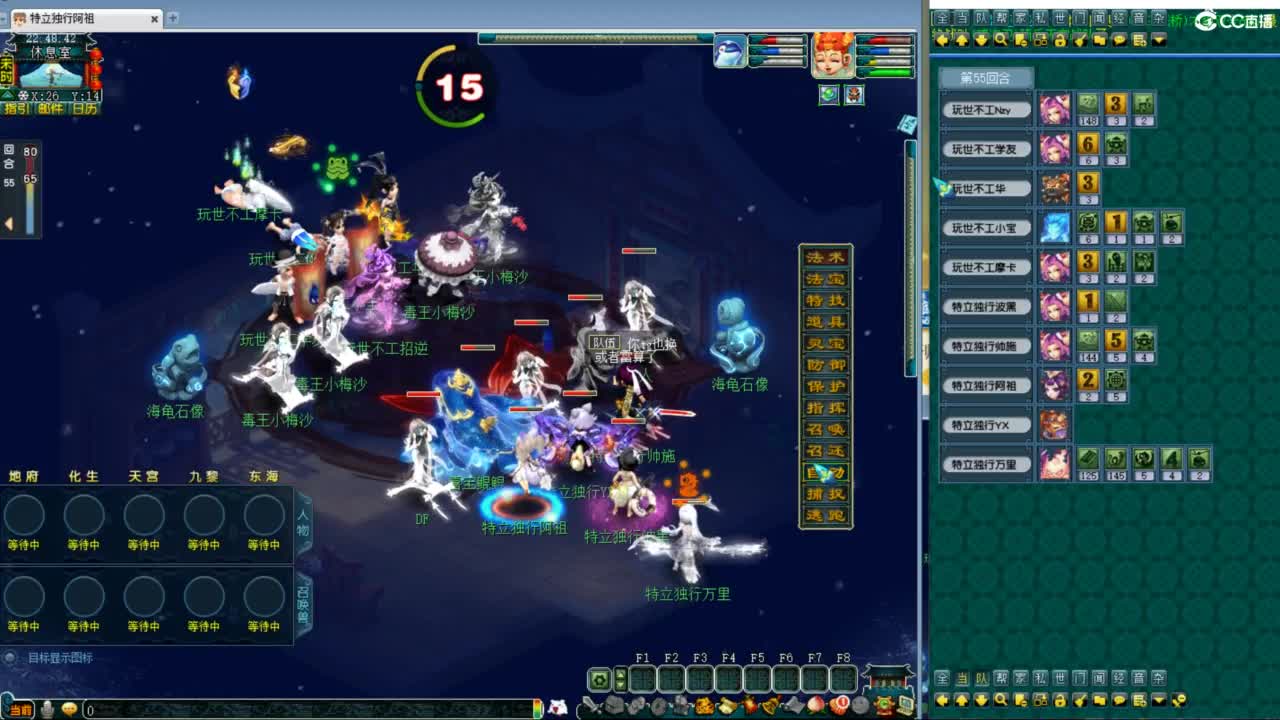
Task: Click the golden bell item icon on the bottom bar
Action: pos(769,704)
